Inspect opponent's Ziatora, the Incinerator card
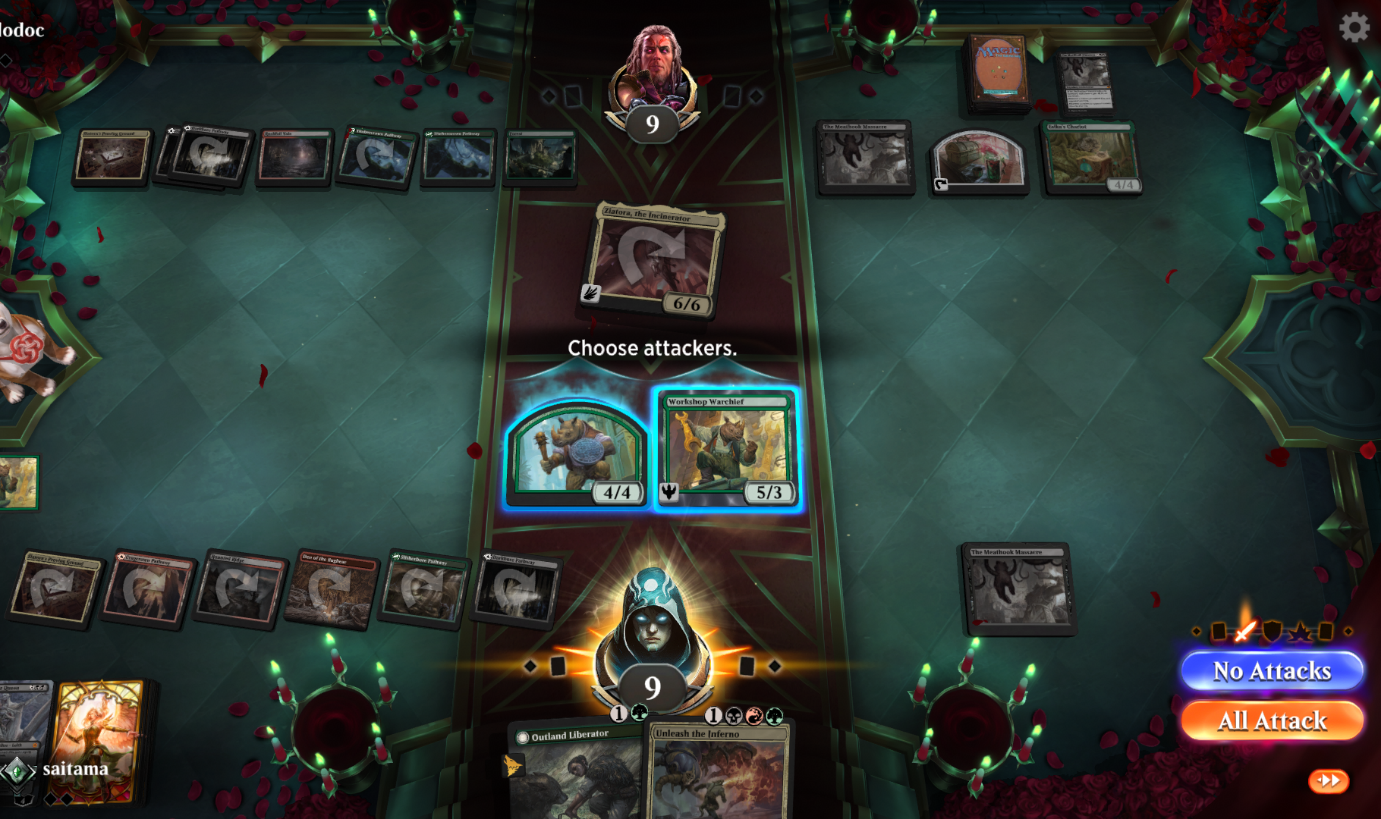Image resolution: width=1381 pixels, height=819 pixels. click(x=656, y=260)
